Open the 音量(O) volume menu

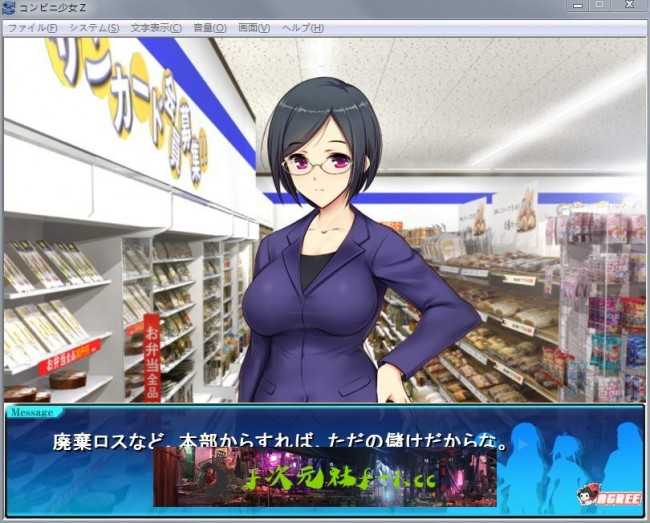[209, 28]
